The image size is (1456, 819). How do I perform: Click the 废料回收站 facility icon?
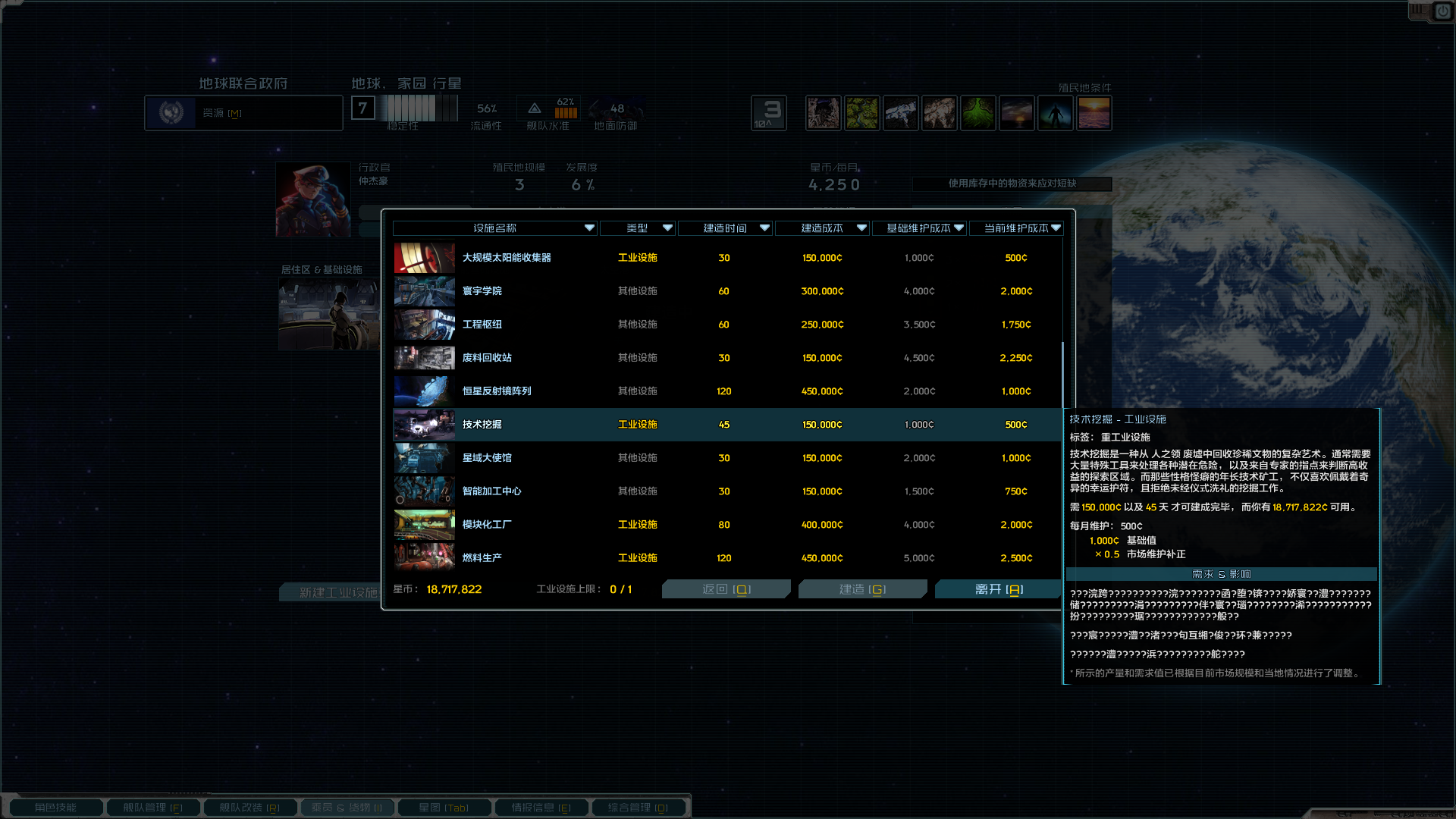pos(423,357)
